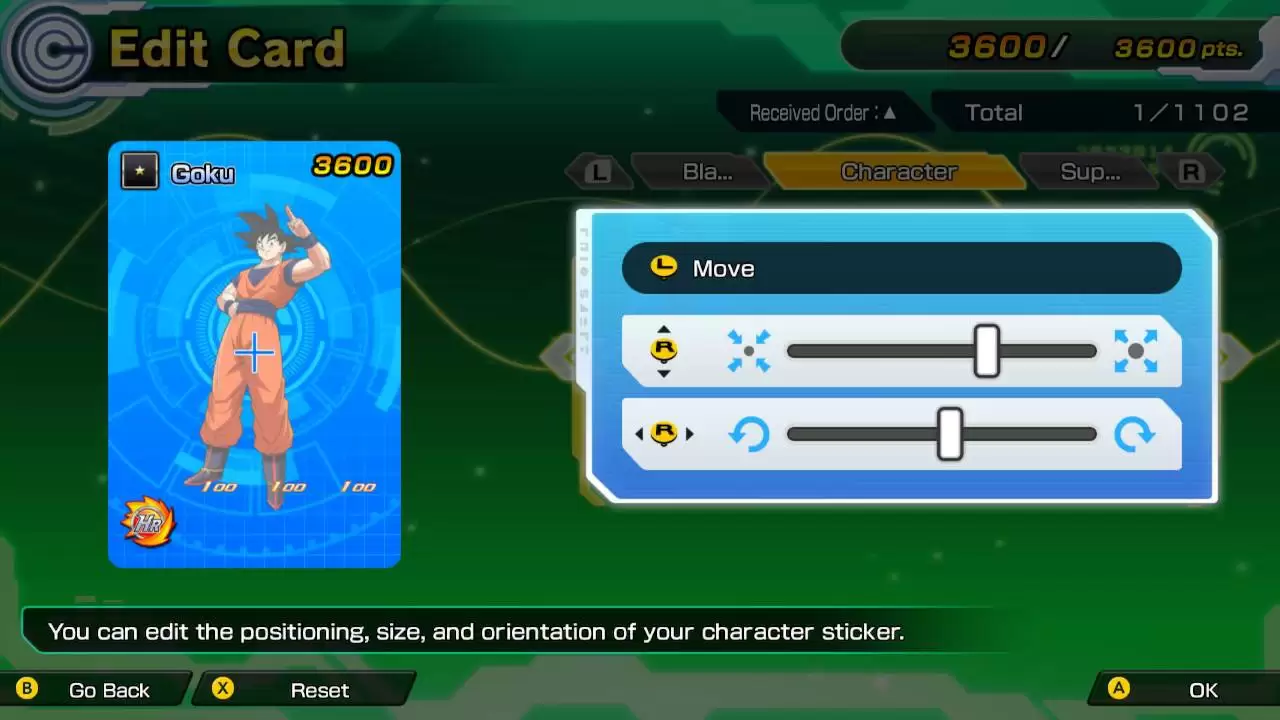The image size is (1280, 720).
Task: Open the Bla... tab
Action: pos(707,172)
